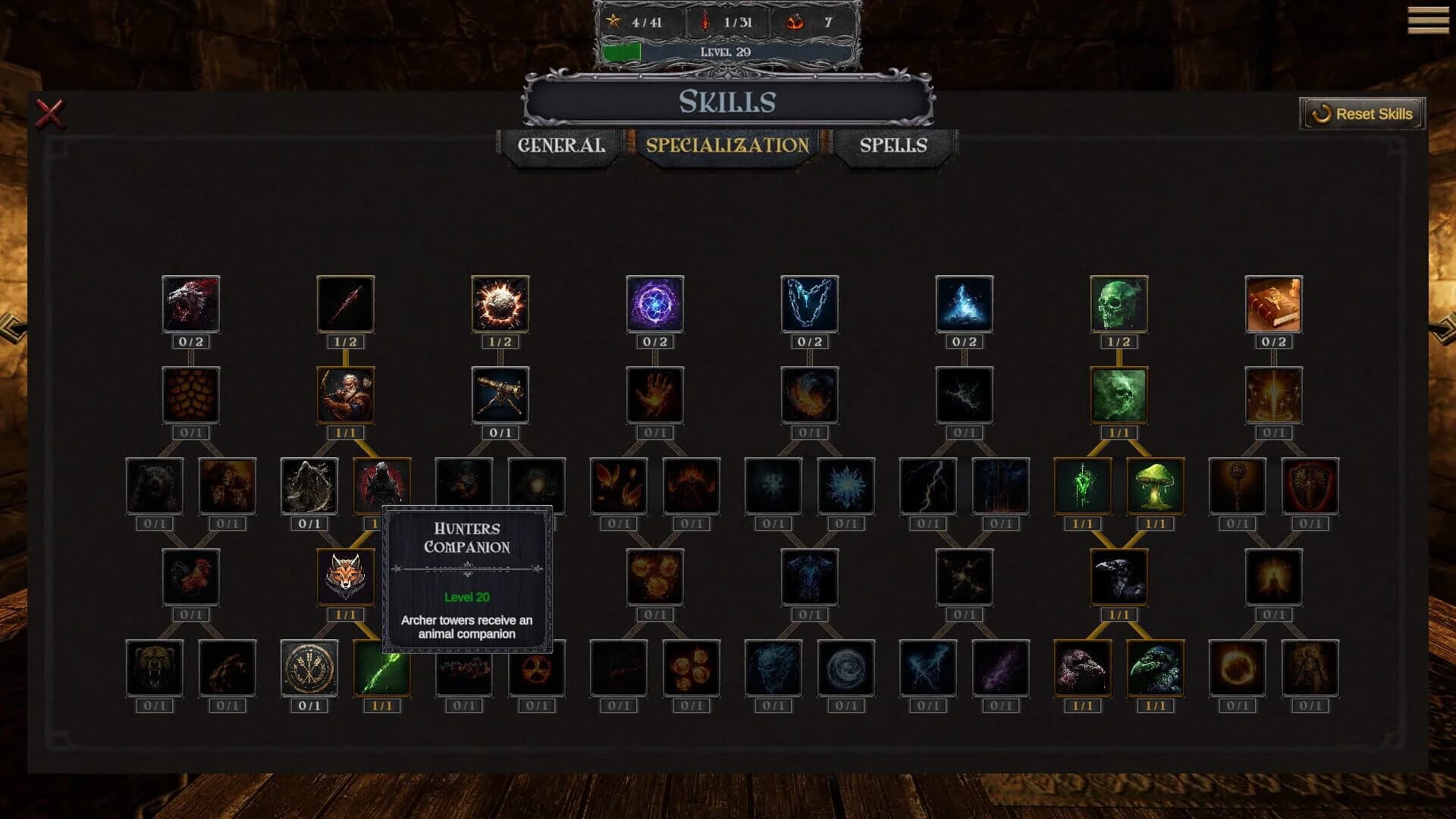1456x819 pixels.
Task: Select the ballista skill icon
Action: pos(500,395)
